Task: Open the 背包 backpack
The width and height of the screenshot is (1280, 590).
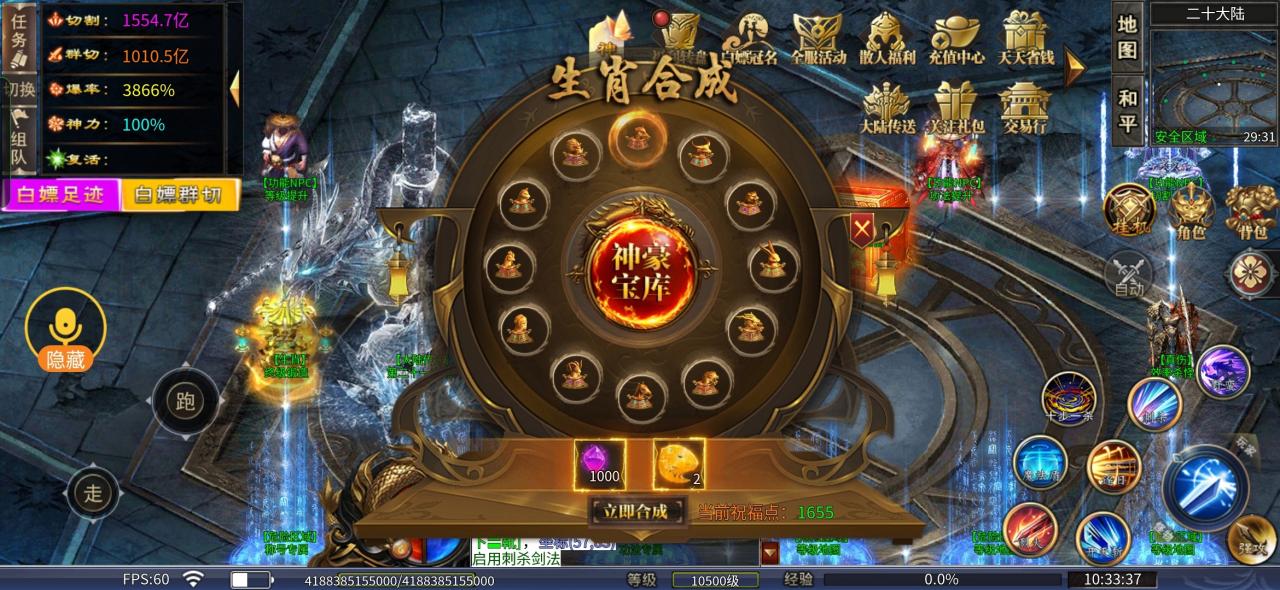Action: [1251, 211]
